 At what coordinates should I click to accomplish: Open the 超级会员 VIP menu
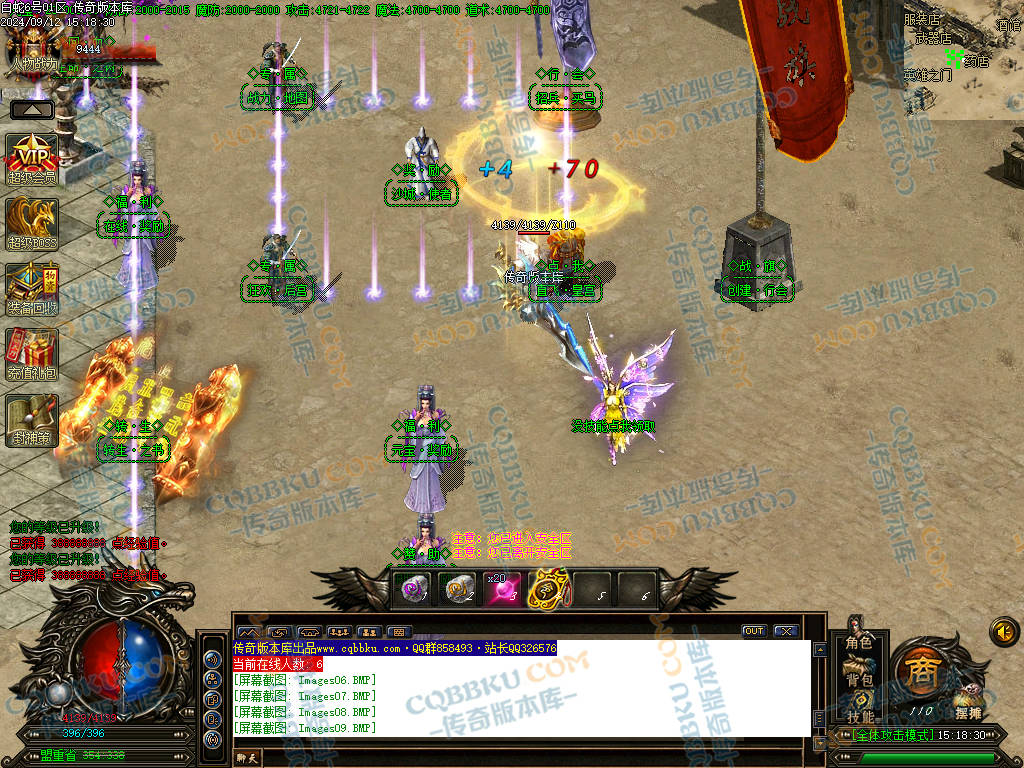pyautogui.click(x=32, y=157)
